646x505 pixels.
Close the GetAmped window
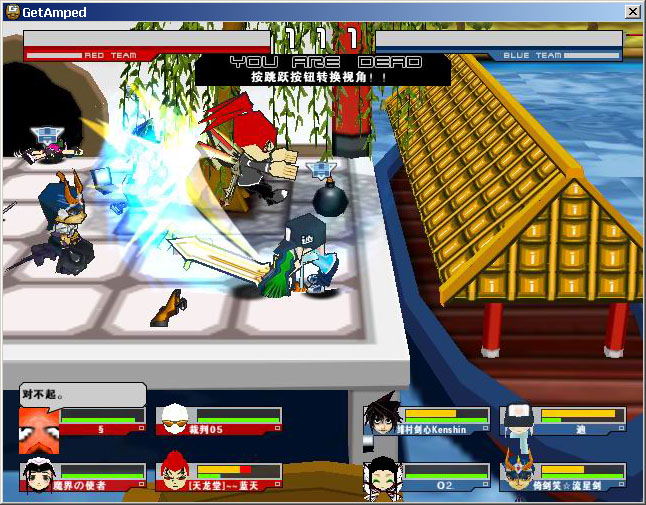tap(632, 11)
